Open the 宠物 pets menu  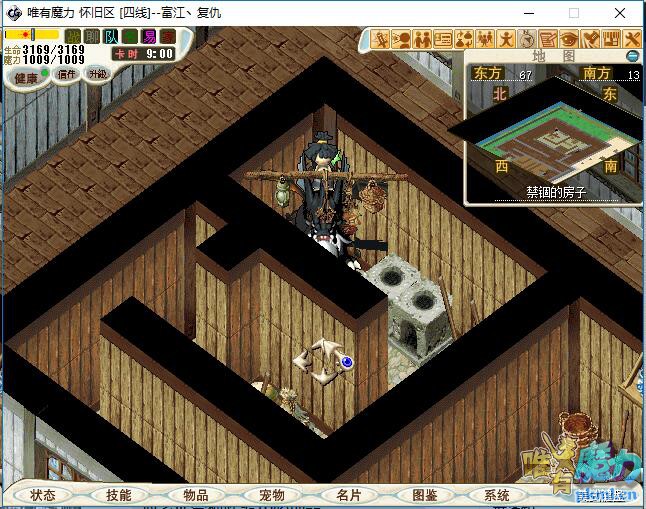coord(271,495)
